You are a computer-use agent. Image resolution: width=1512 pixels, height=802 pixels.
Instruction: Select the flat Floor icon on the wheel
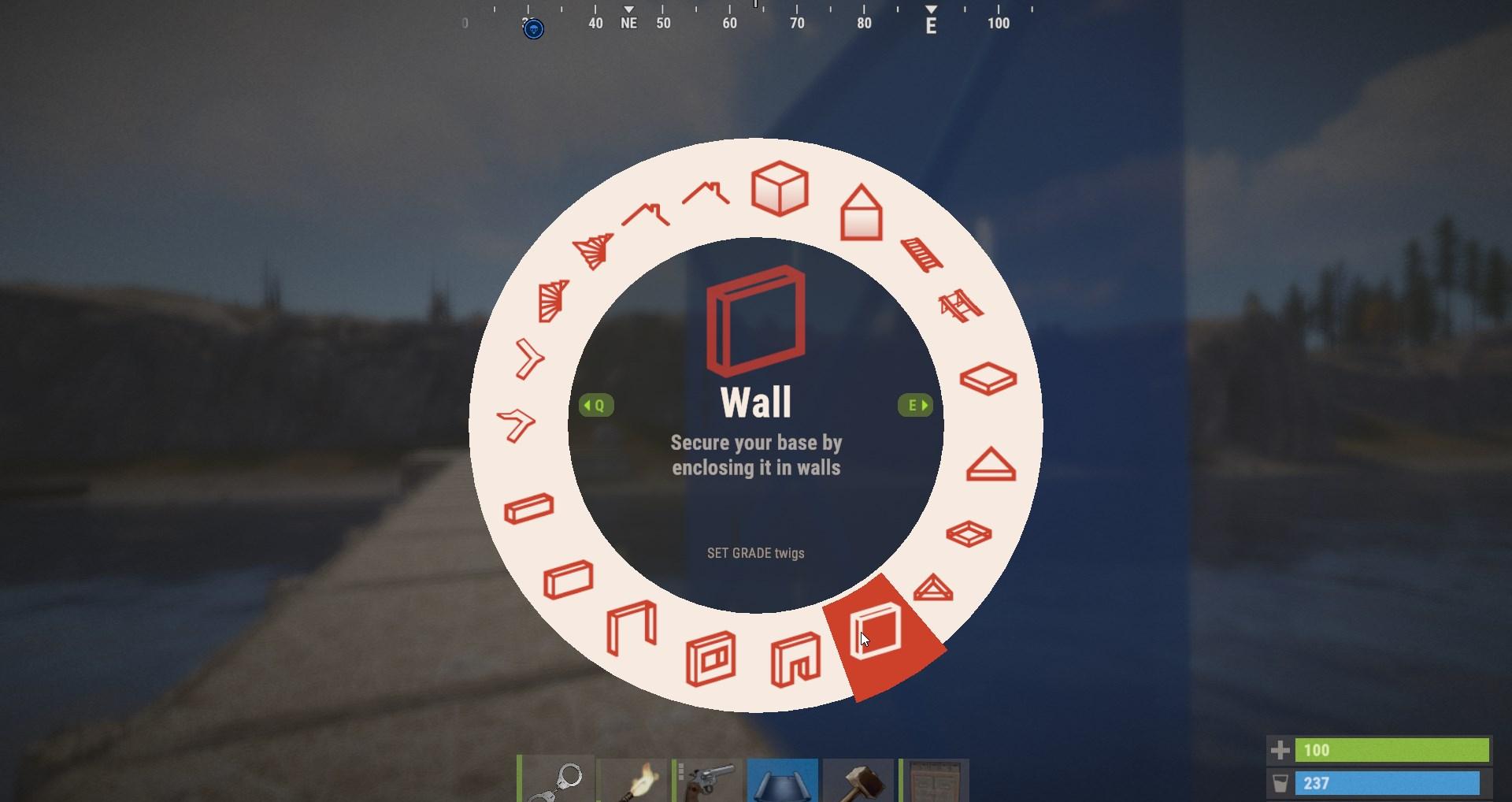click(987, 378)
